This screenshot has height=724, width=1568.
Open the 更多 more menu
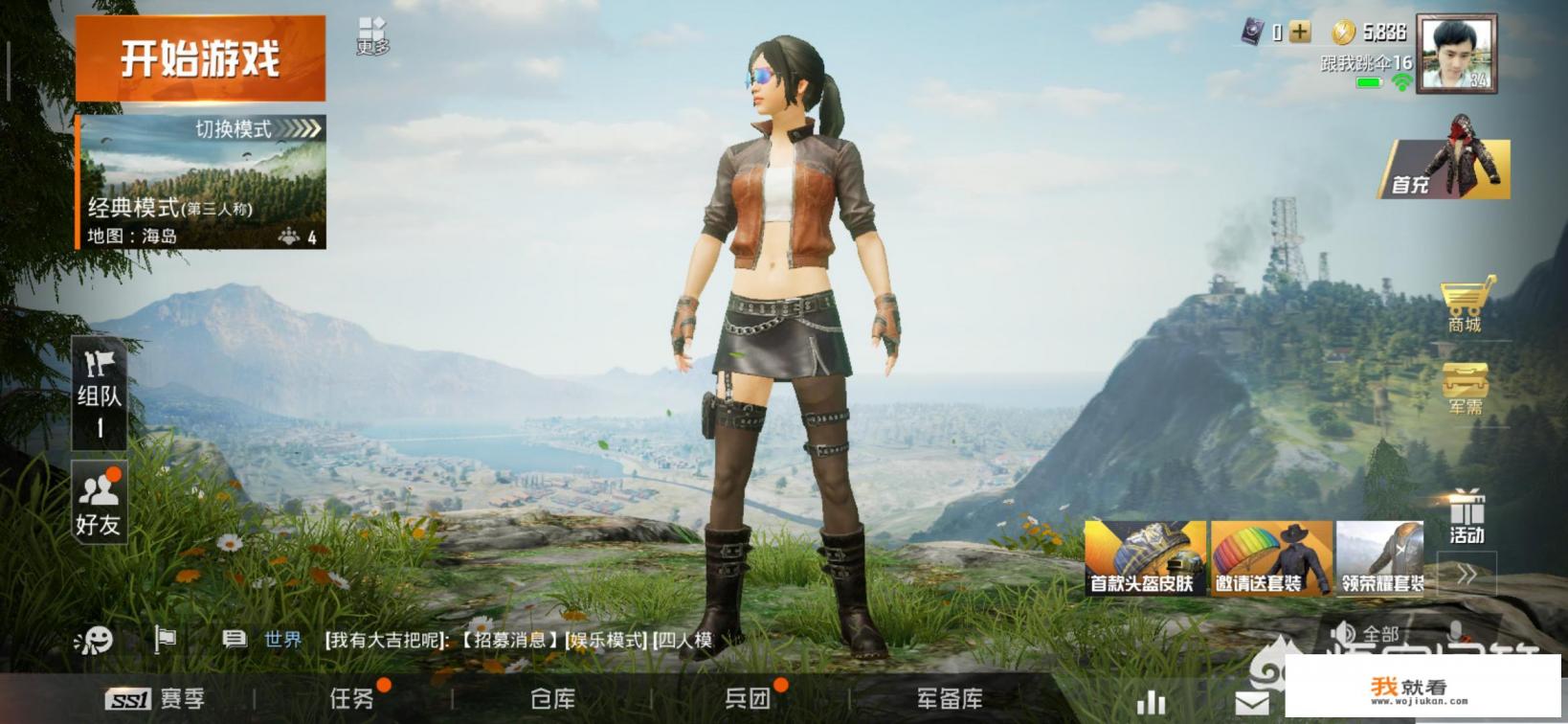coord(372,35)
